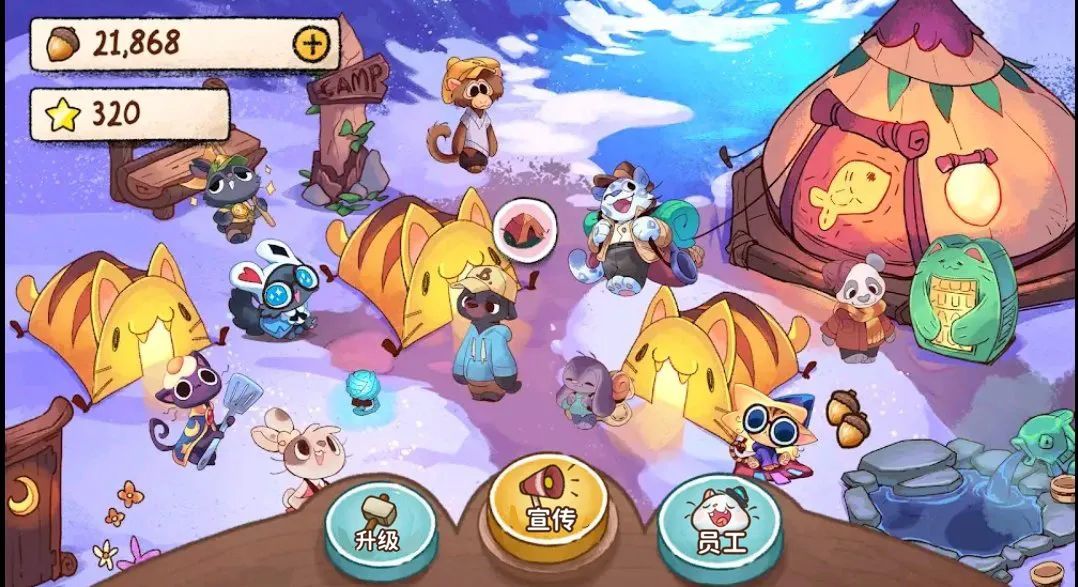The image size is (1078, 587).
Task: Tap the plus button to add acorns
Action: [309, 43]
